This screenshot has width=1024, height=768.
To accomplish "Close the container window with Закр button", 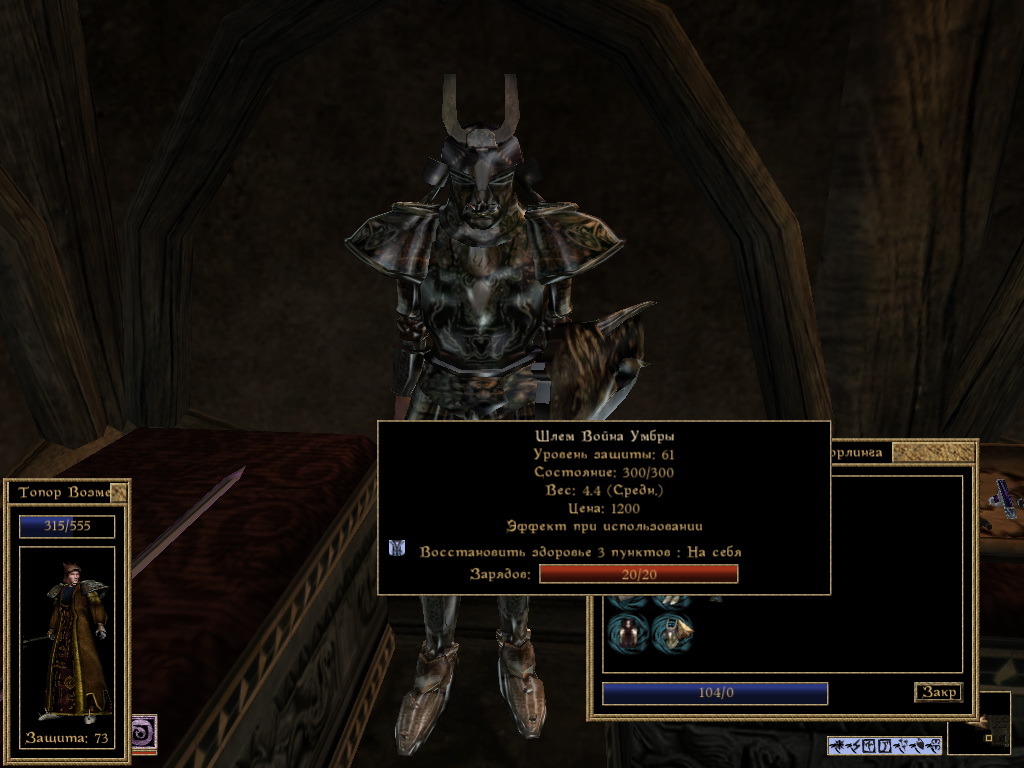I will coord(938,692).
